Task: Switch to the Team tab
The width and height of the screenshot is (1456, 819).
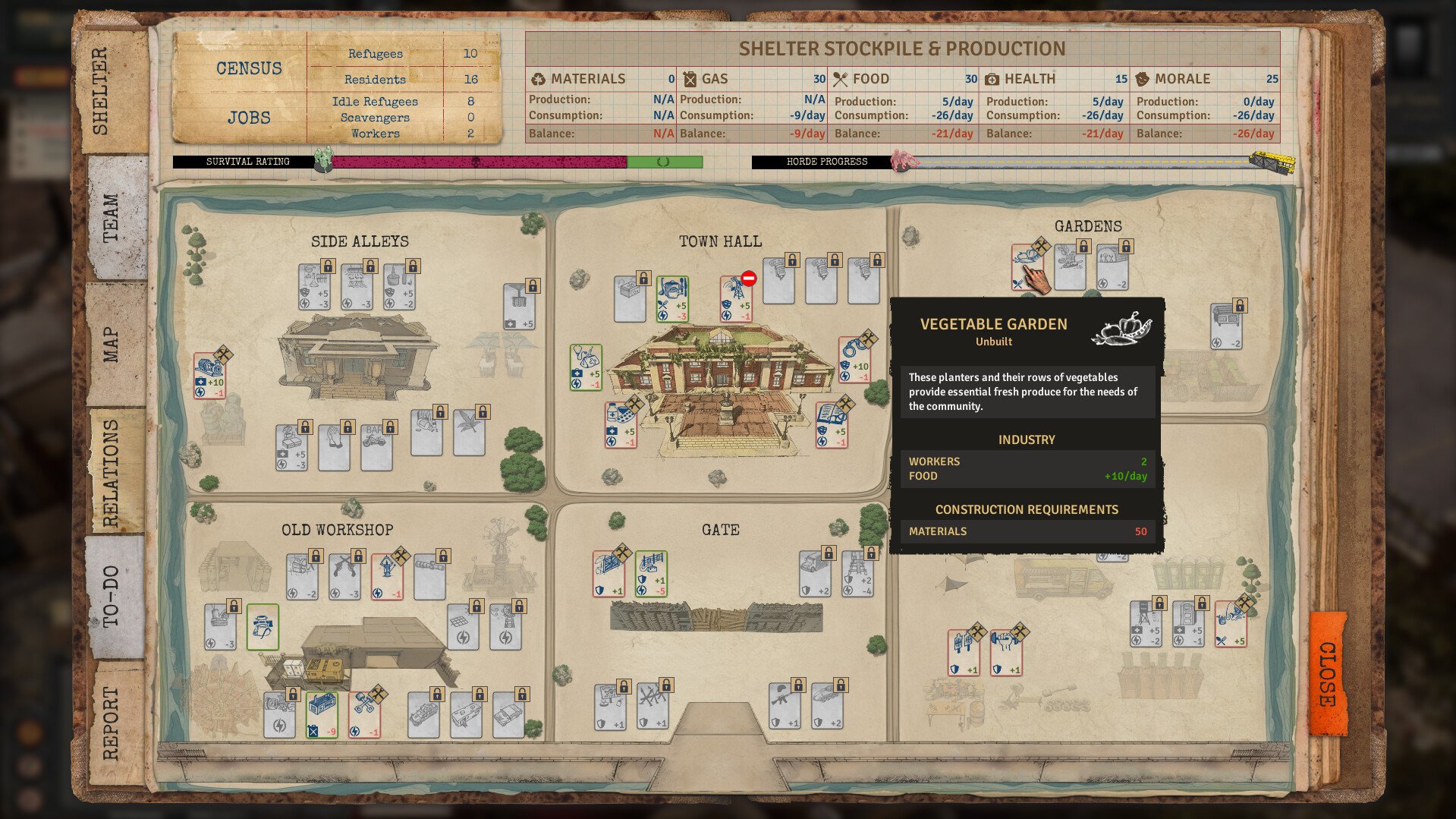Action: click(x=112, y=219)
